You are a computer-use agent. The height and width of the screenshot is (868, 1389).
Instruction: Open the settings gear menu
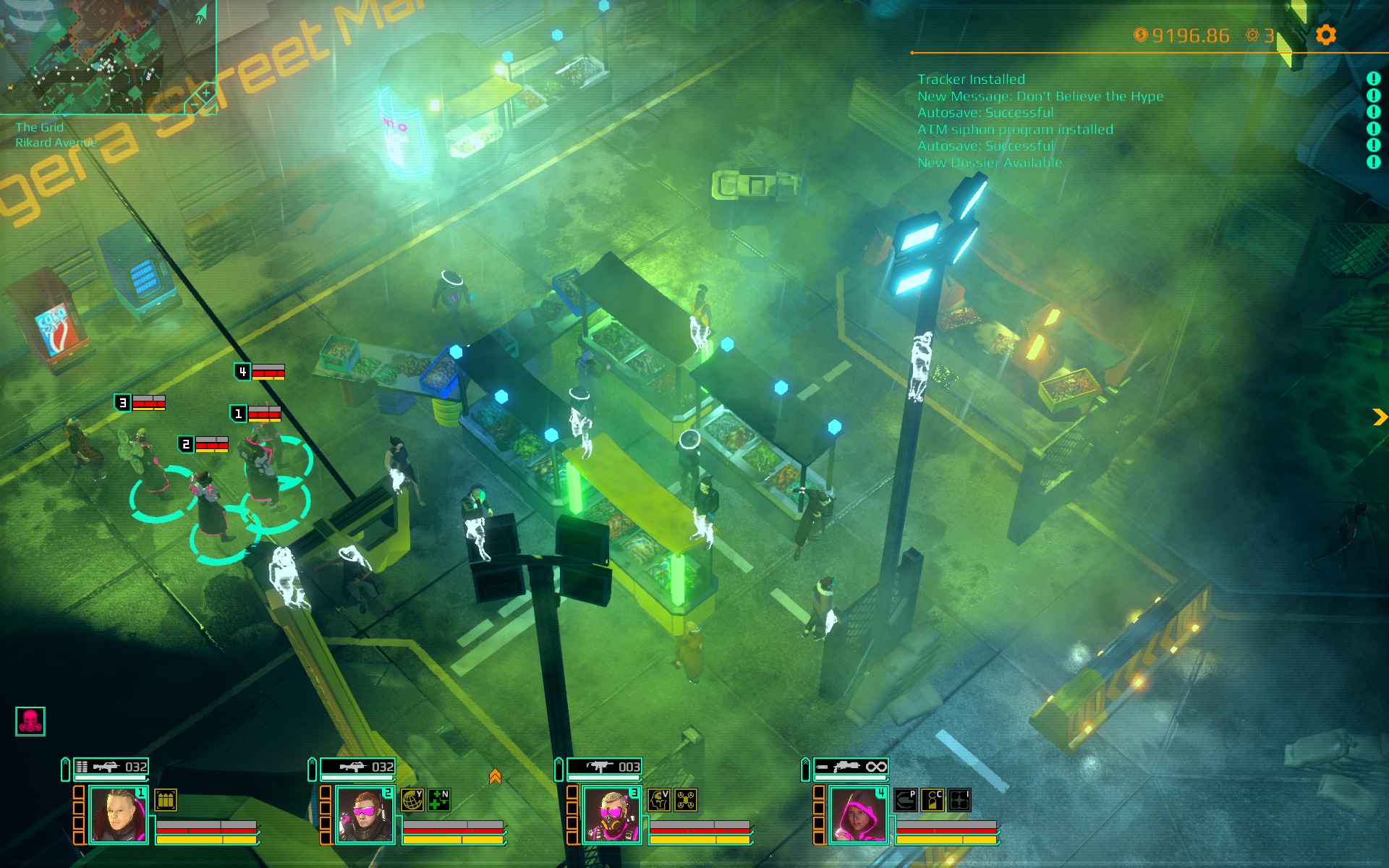pyautogui.click(x=1325, y=35)
